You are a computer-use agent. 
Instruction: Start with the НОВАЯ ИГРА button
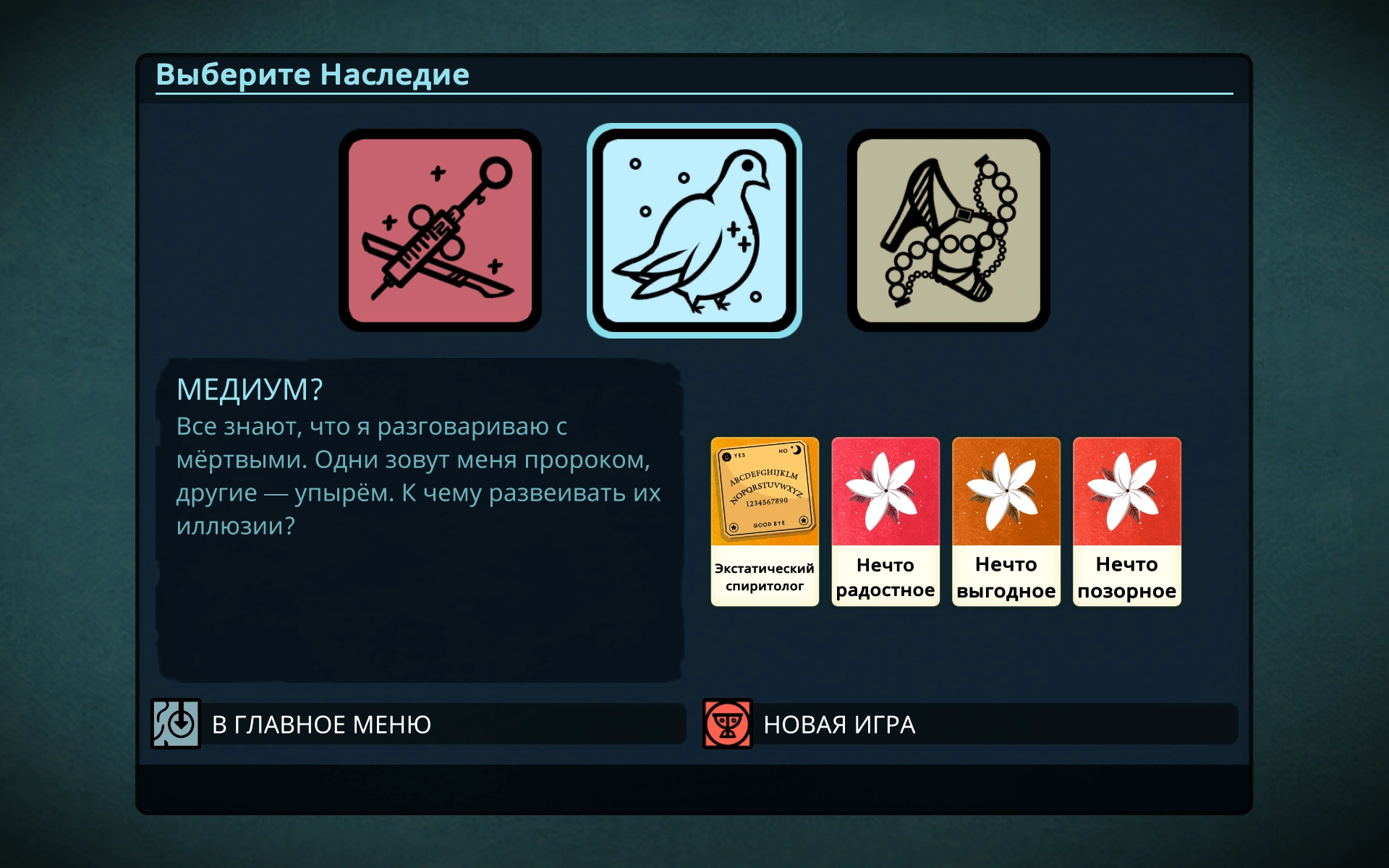coord(969,723)
